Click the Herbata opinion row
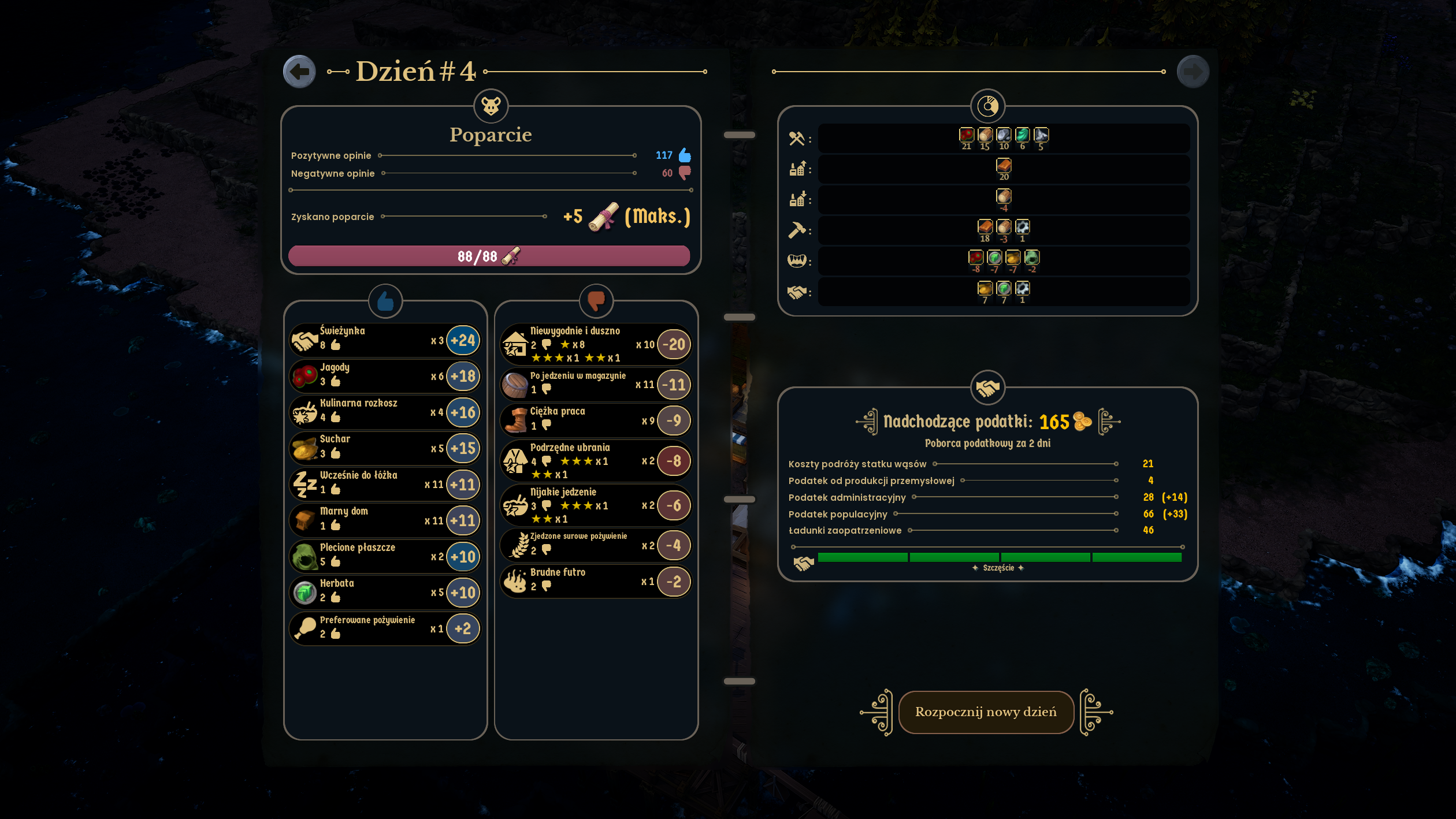 pos(384,592)
